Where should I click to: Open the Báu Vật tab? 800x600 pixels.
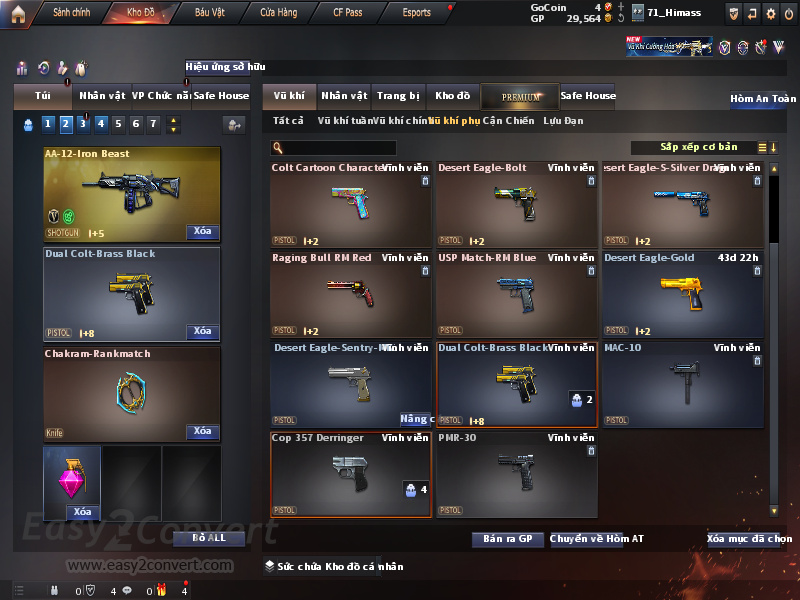click(209, 13)
